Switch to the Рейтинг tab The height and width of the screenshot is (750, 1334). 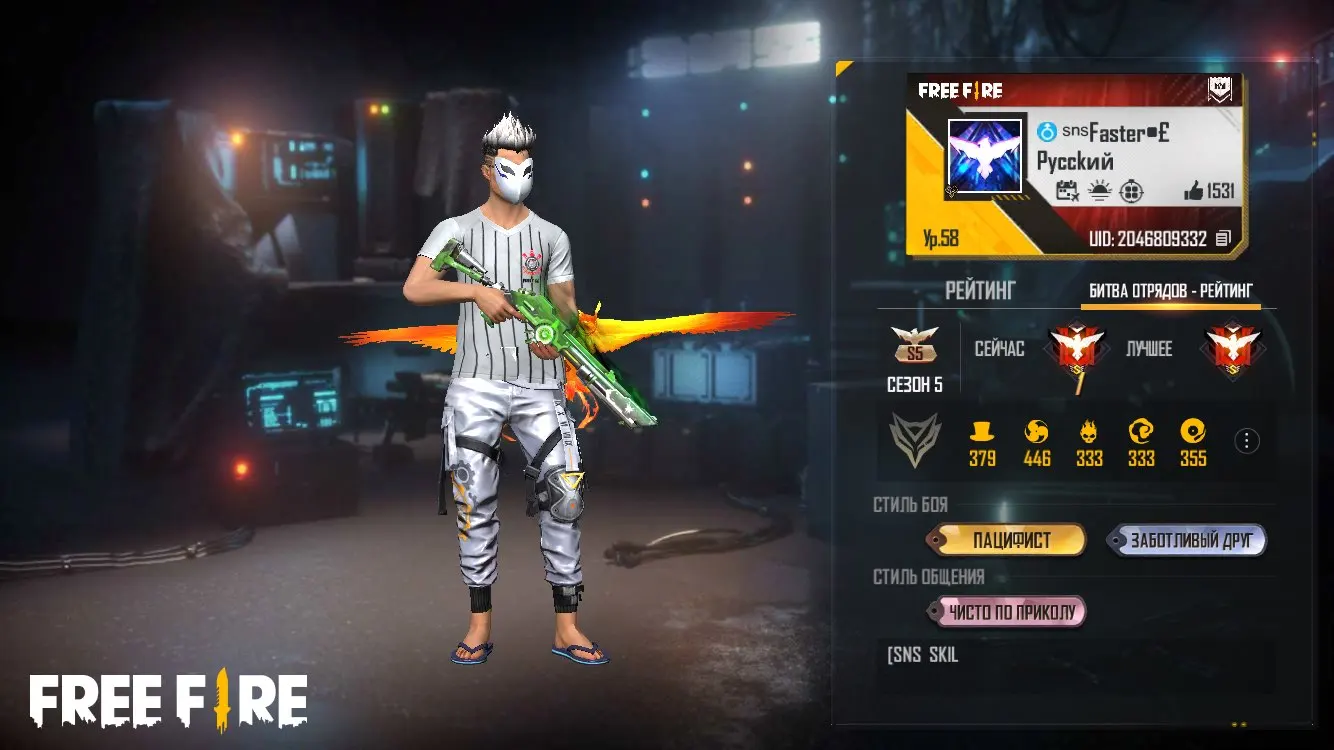980,291
